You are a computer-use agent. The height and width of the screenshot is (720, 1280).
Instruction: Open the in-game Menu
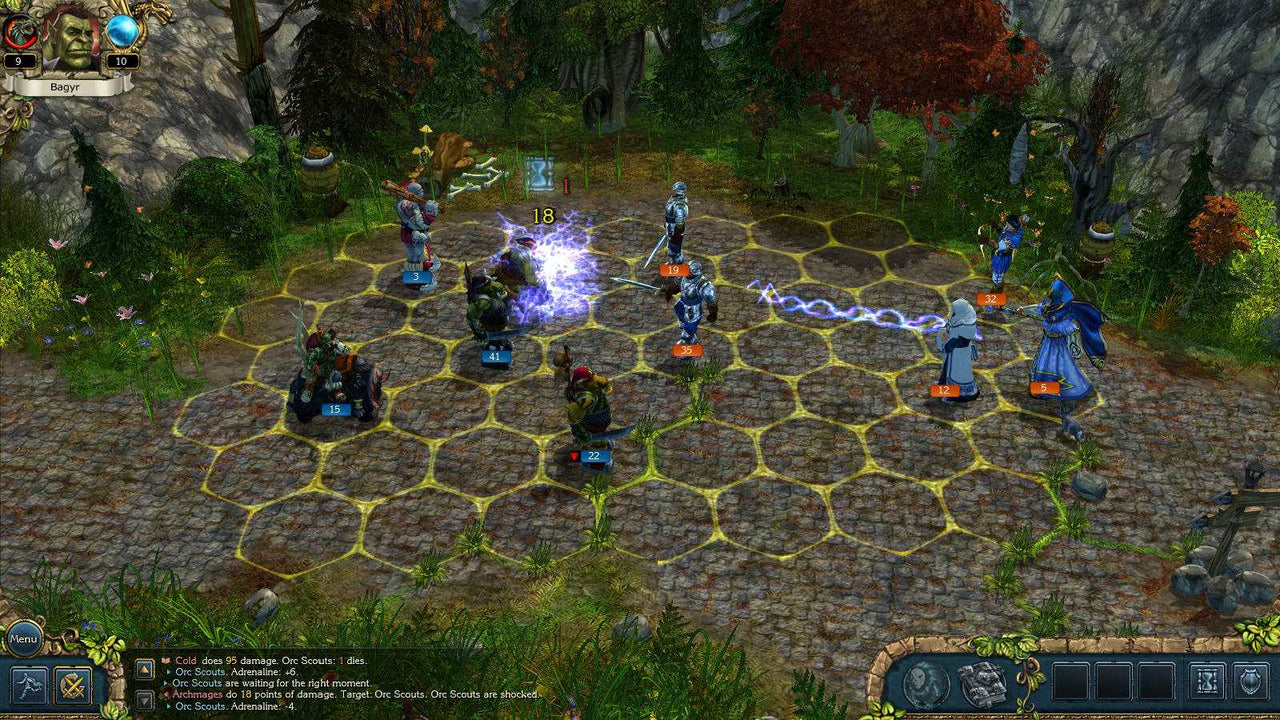point(22,638)
